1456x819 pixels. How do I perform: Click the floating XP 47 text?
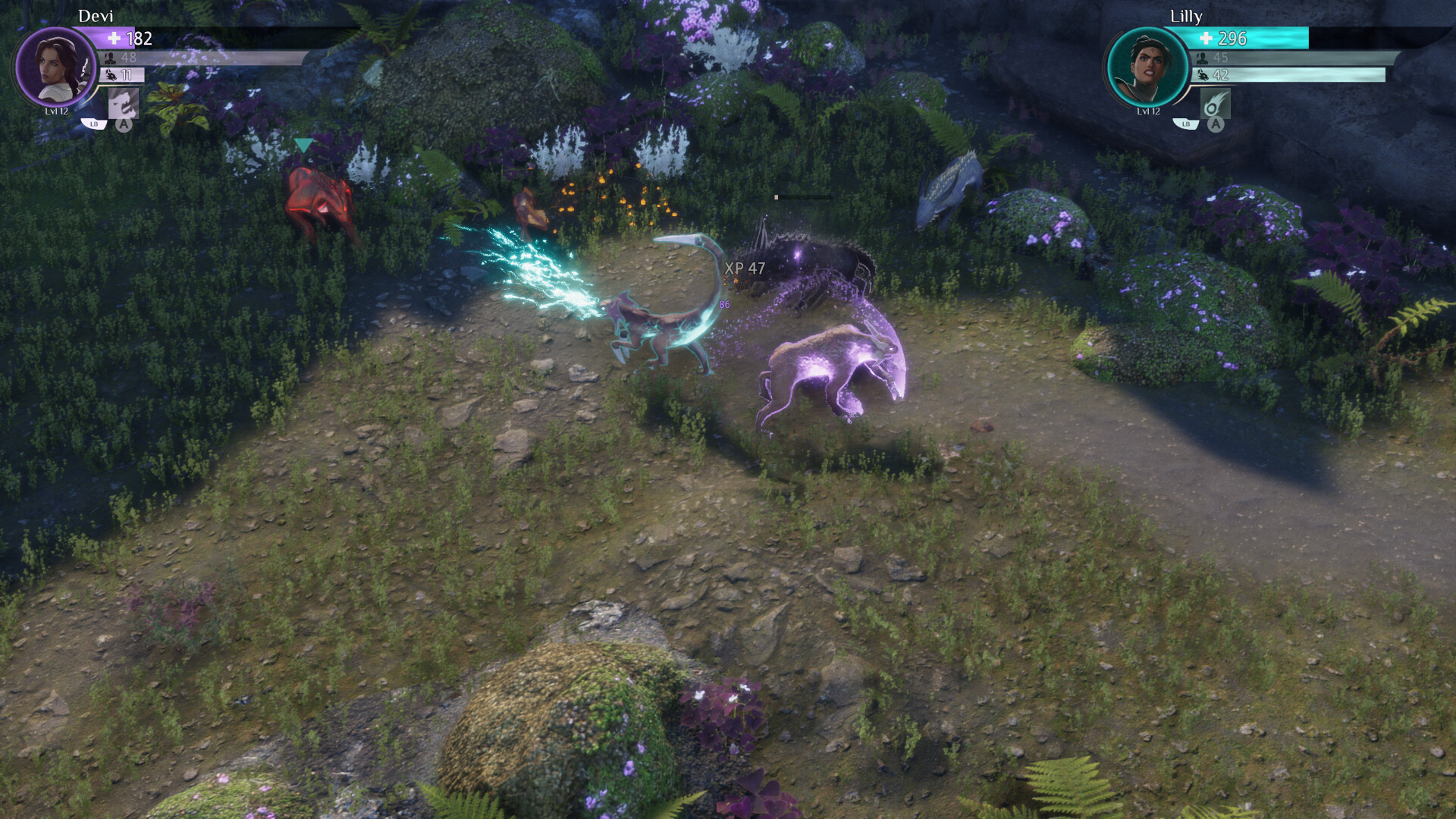pyautogui.click(x=745, y=266)
